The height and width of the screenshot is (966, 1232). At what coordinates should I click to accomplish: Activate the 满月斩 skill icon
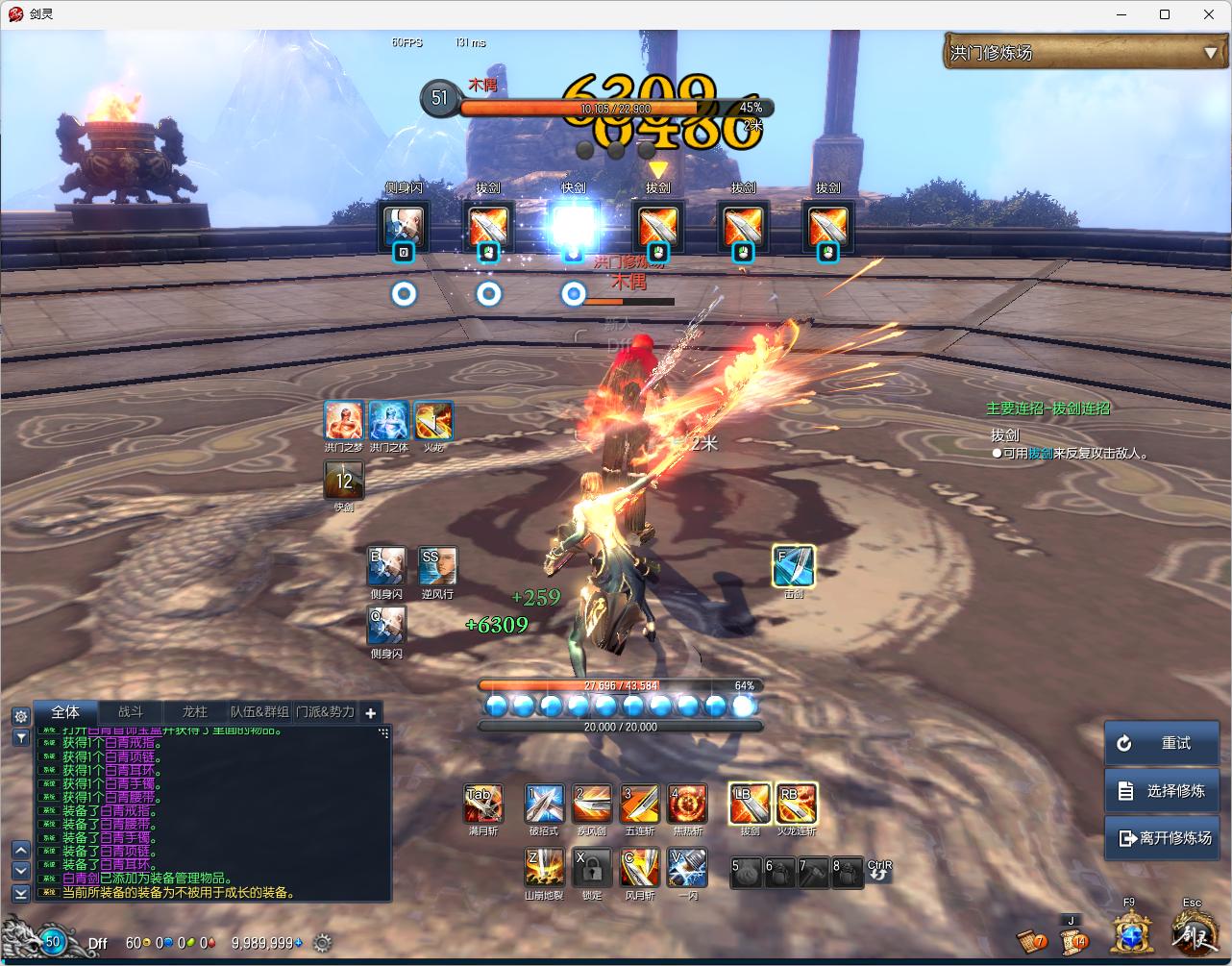[482, 804]
